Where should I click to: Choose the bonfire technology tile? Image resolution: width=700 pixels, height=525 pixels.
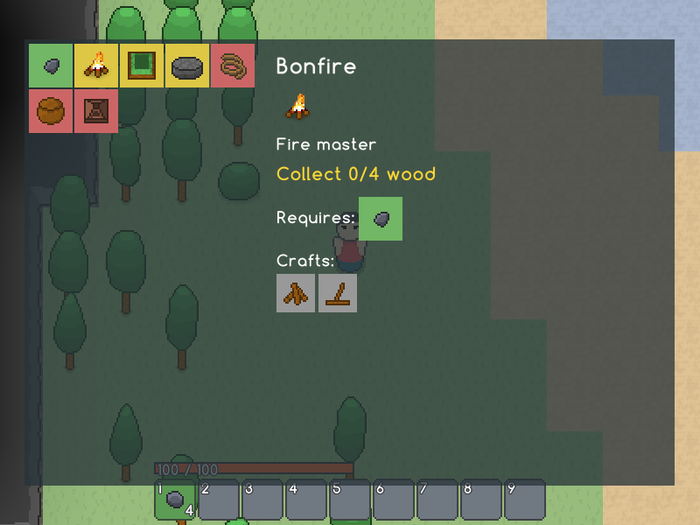click(x=96, y=66)
